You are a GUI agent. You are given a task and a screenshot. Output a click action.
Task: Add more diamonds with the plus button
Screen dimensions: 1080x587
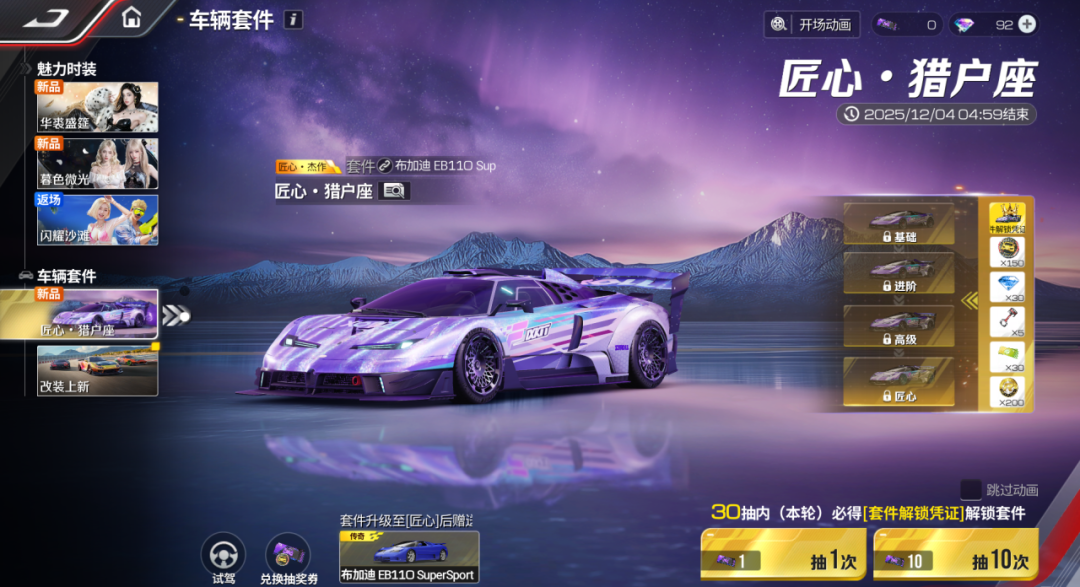[1026, 25]
